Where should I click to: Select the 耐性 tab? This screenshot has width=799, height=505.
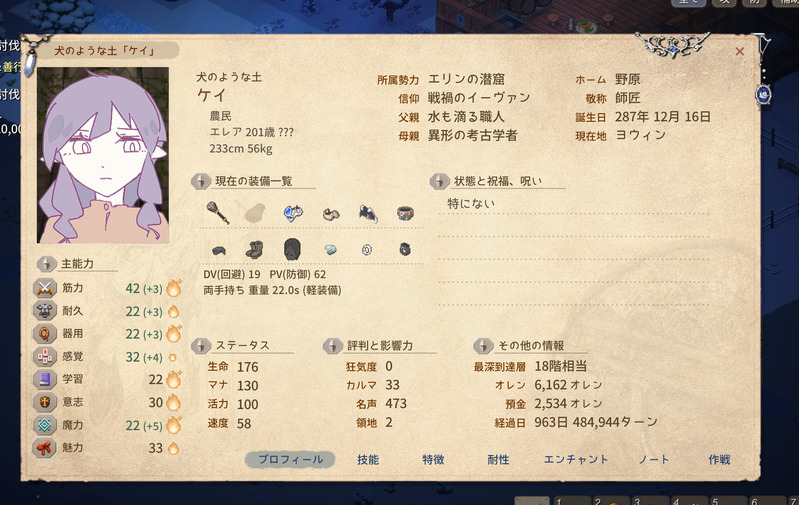click(498, 460)
